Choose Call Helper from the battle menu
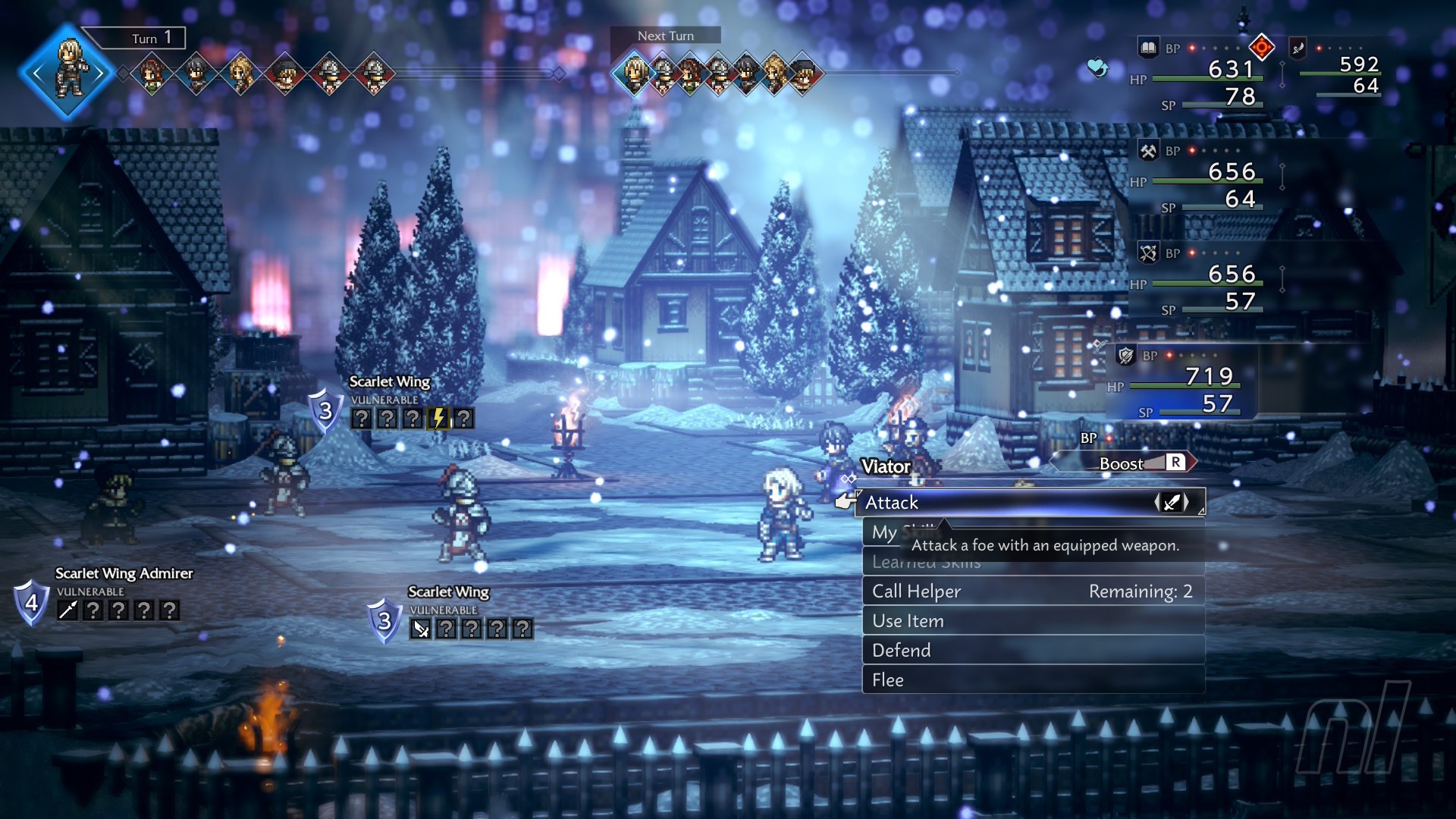This screenshot has height=819, width=1456. 1031,591
